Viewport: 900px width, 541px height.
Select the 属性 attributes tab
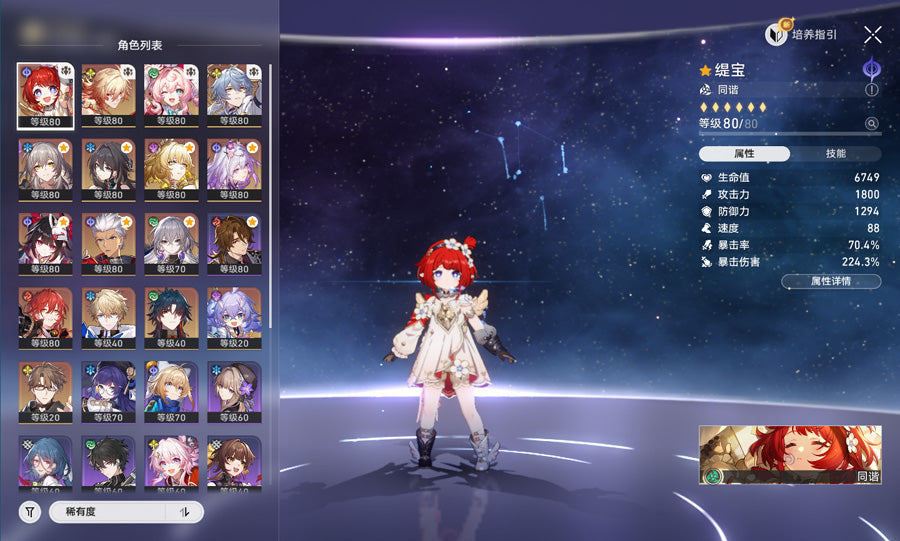click(x=744, y=154)
